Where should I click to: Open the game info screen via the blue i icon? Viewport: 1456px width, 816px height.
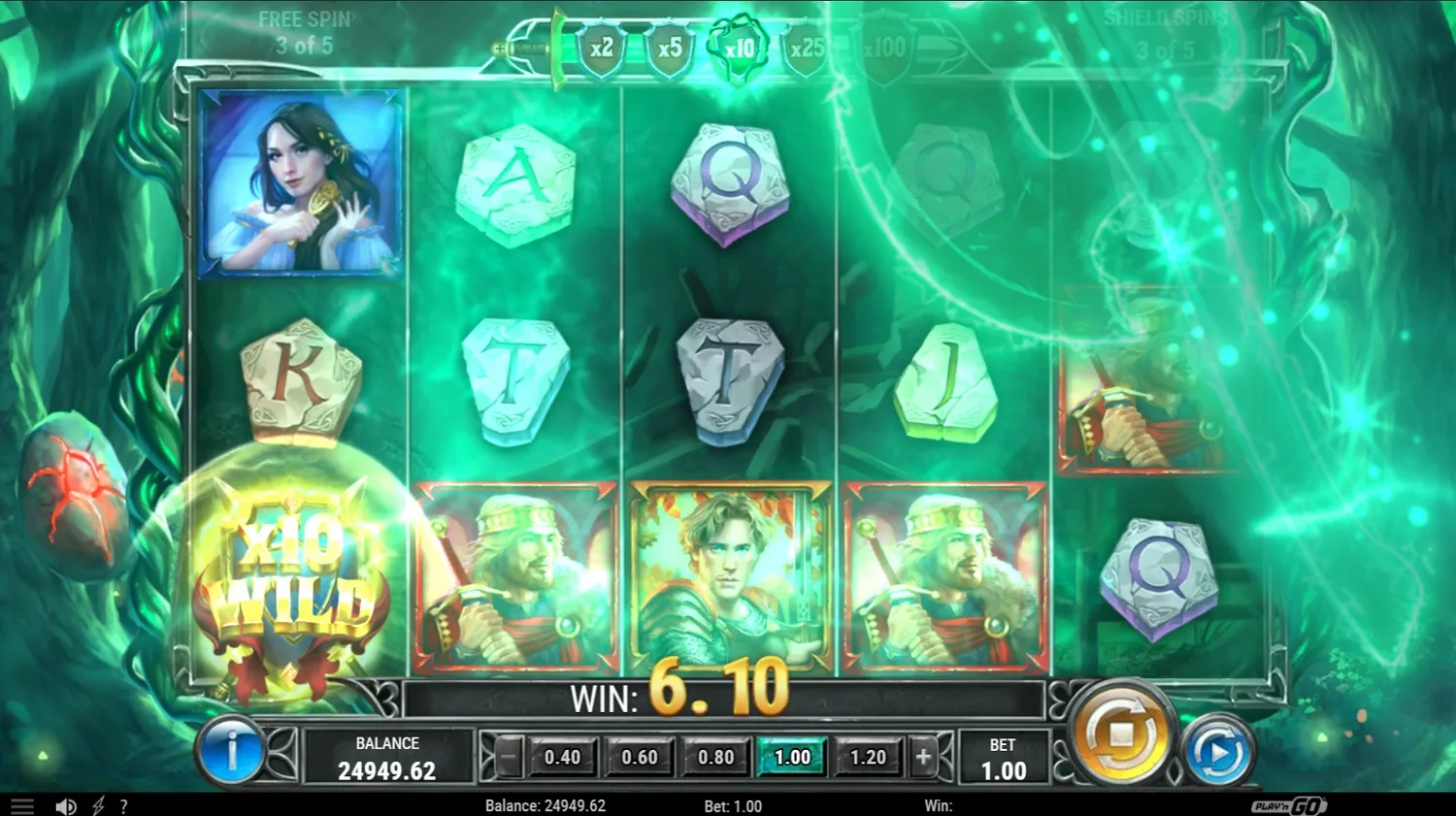(x=233, y=752)
